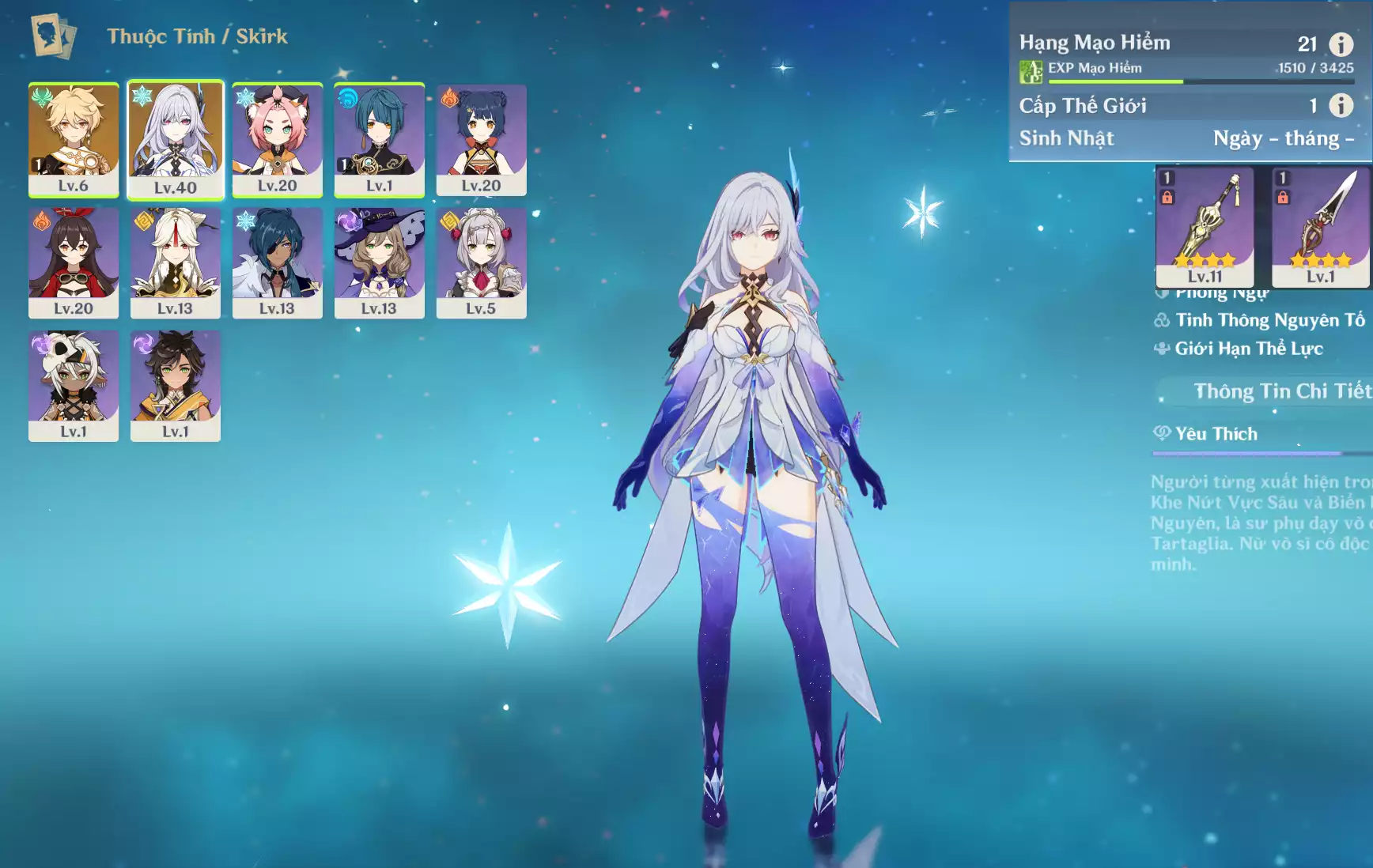This screenshot has height=868, width=1373.
Task: Select Lisa in the purple witch hat
Action: 380,262
